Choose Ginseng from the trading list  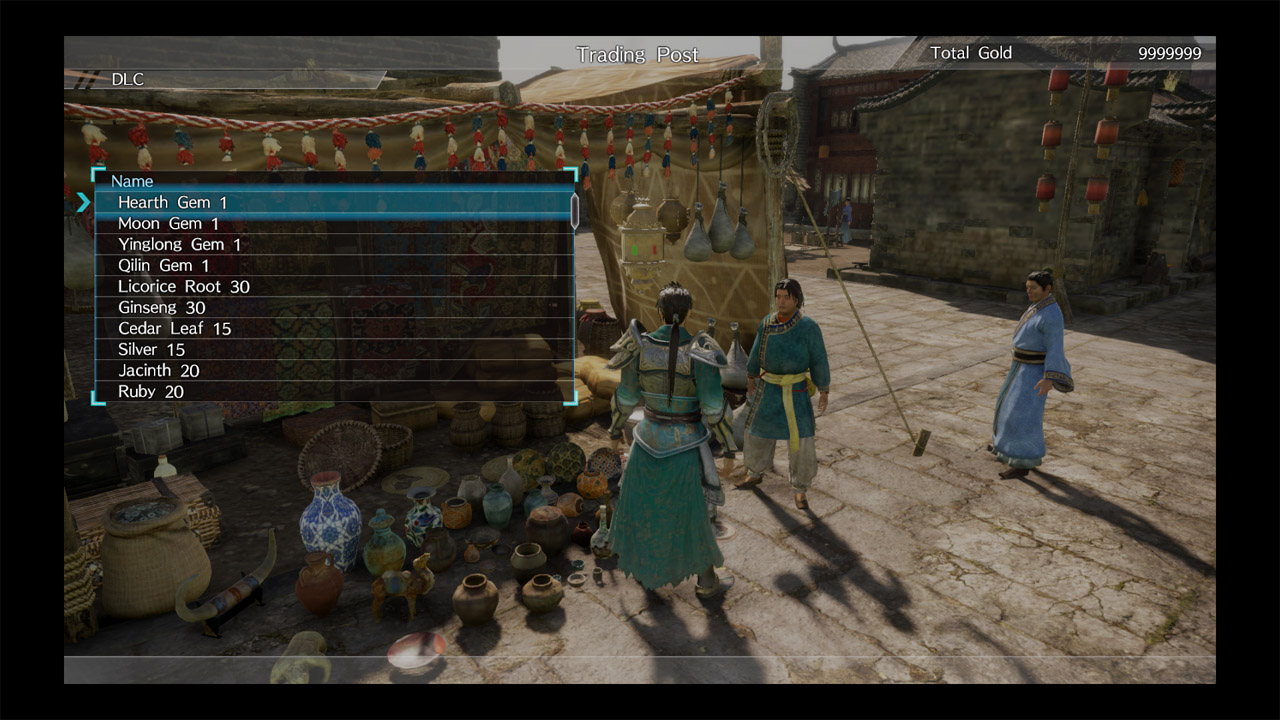[x=165, y=307]
